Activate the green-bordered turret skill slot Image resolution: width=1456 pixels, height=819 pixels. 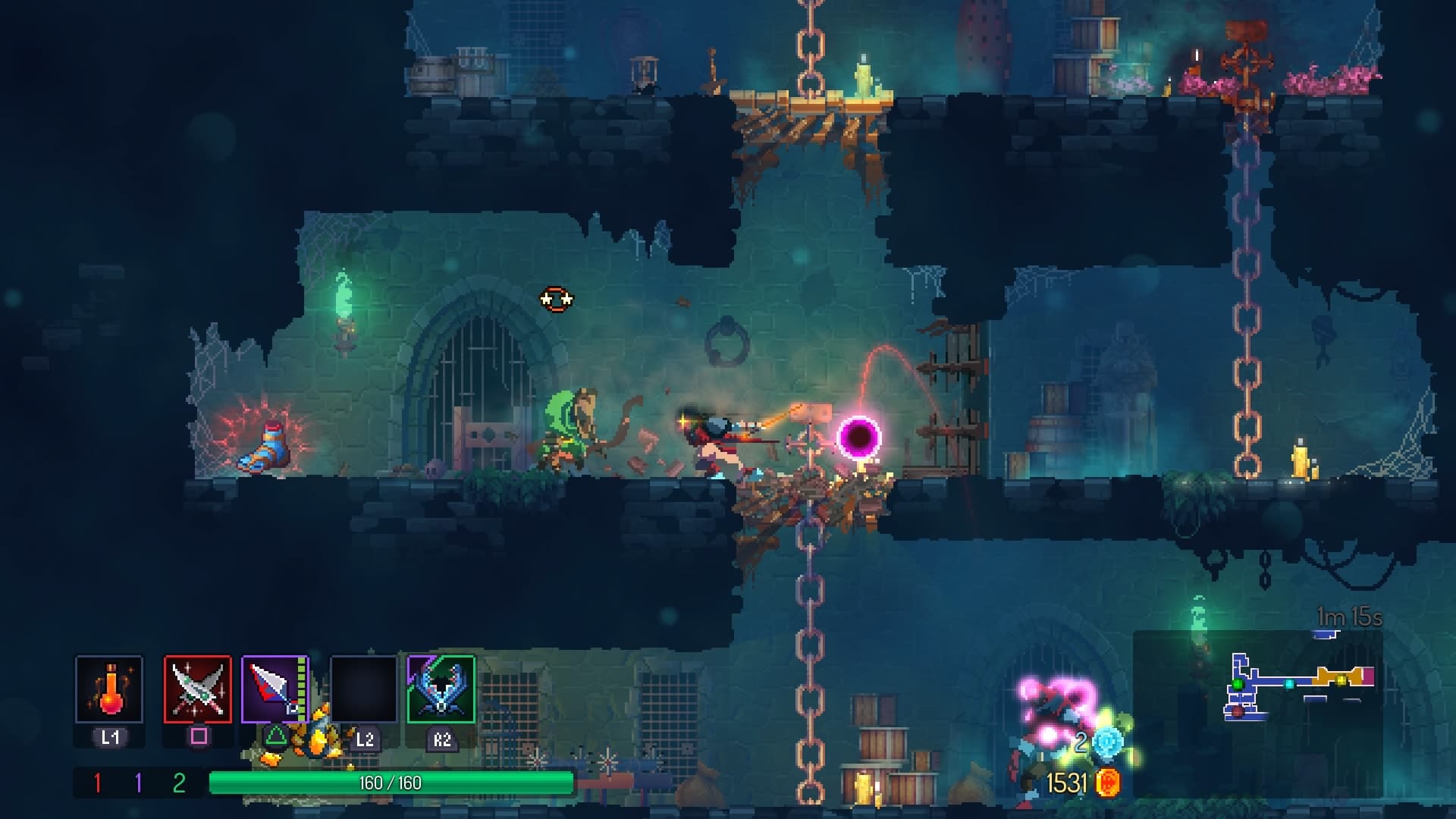[441, 689]
